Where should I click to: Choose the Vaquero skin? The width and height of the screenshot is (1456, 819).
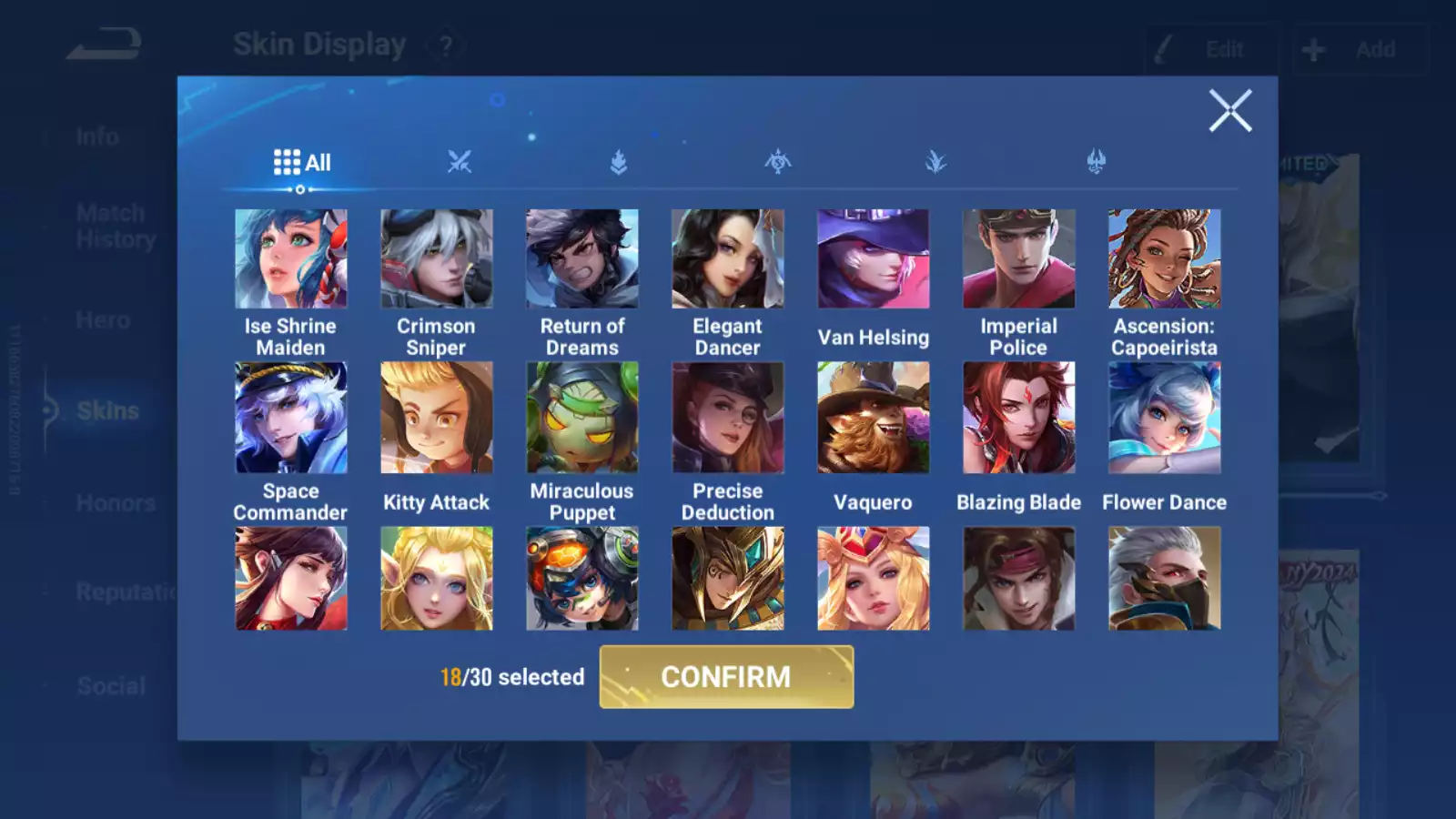874,418
